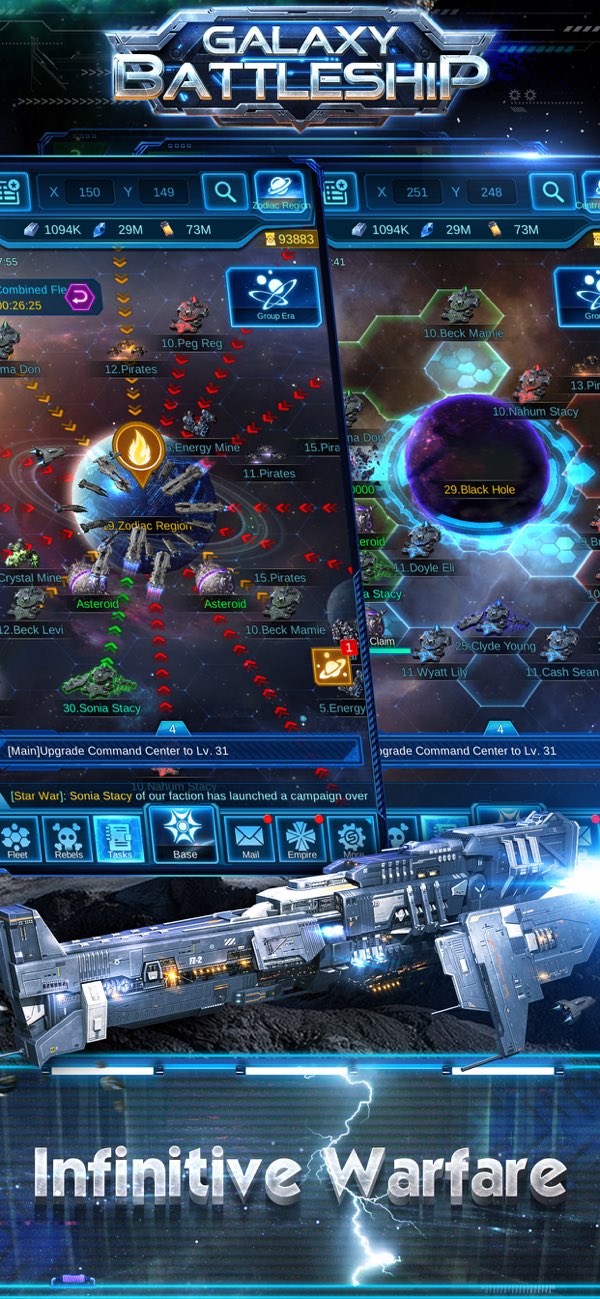The image size is (600, 1299).
Task: Select the Y coordinate field showing 248
Action: [x=491, y=192]
